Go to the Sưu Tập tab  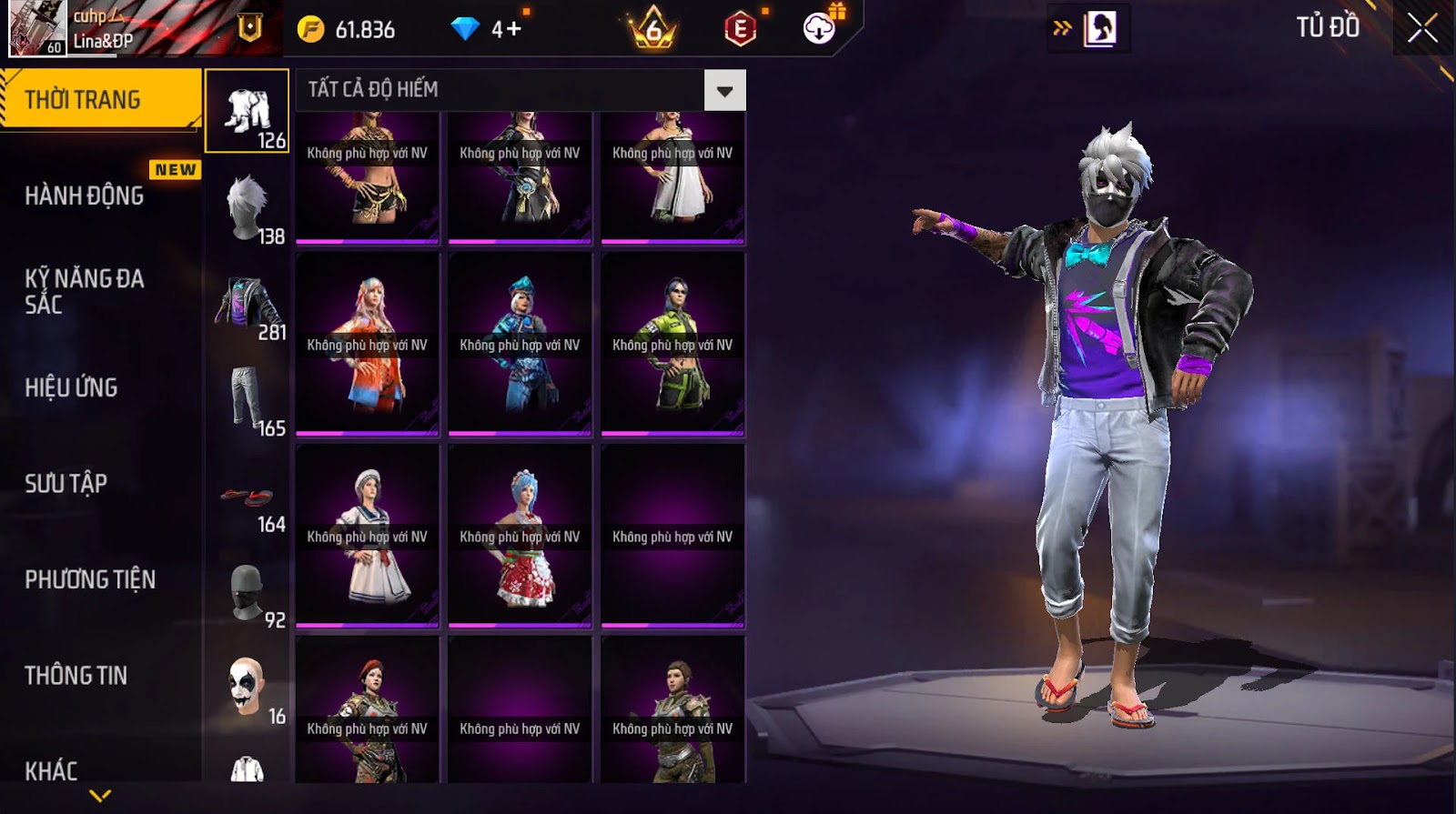click(66, 483)
